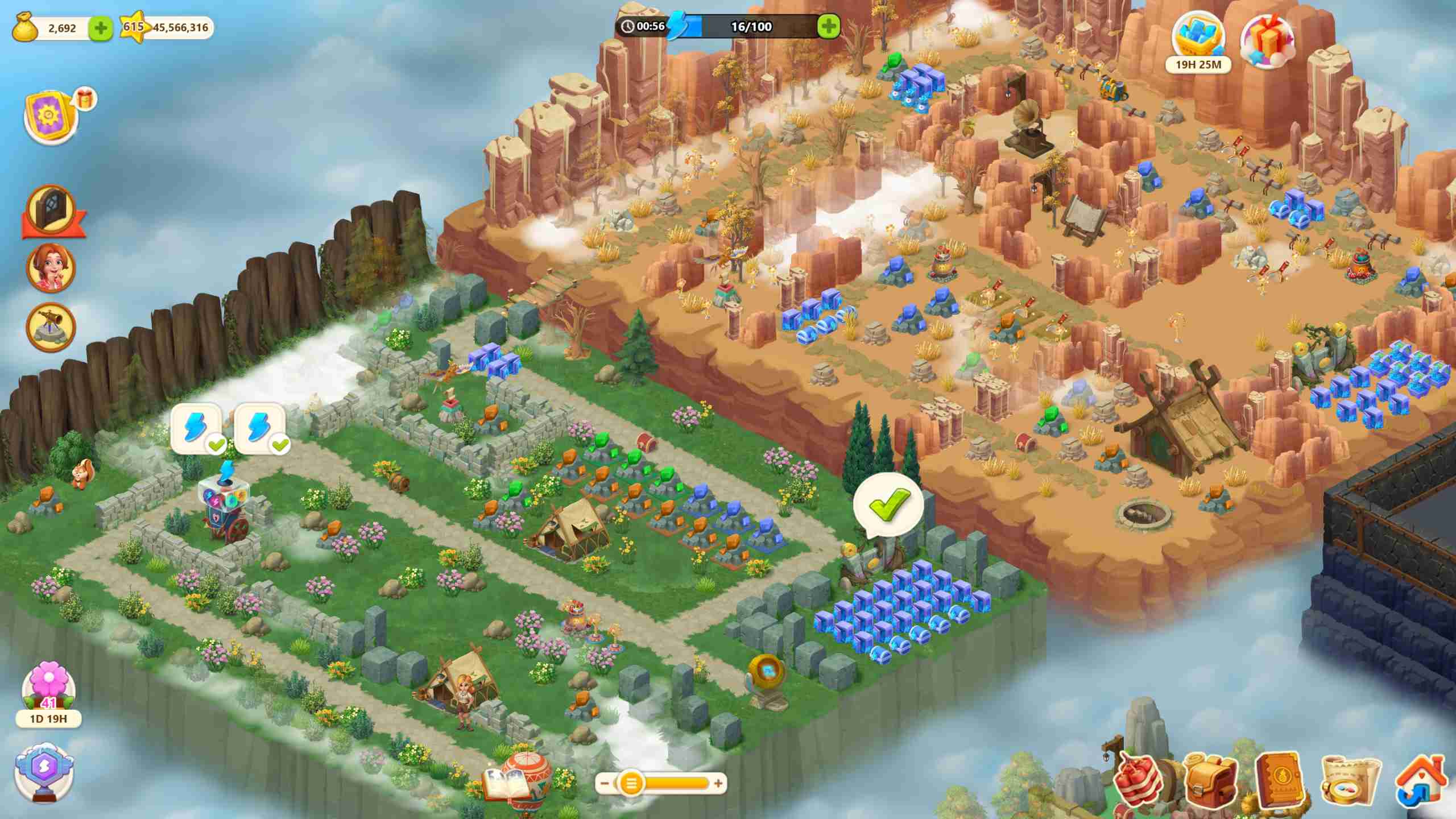Buy more coins with the green plus
1456x819 pixels.
coord(101,28)
